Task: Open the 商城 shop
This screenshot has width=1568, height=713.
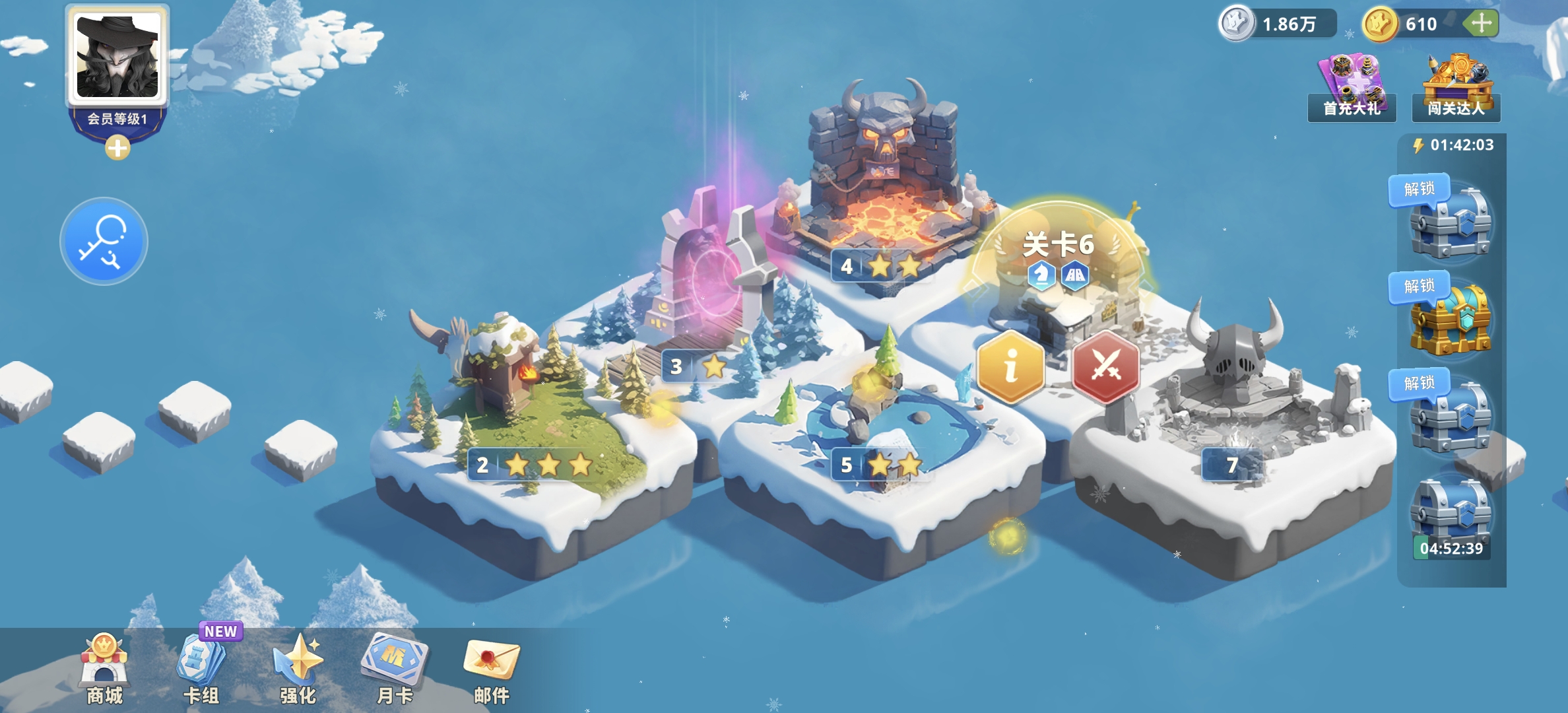Action: pos(104,668)
